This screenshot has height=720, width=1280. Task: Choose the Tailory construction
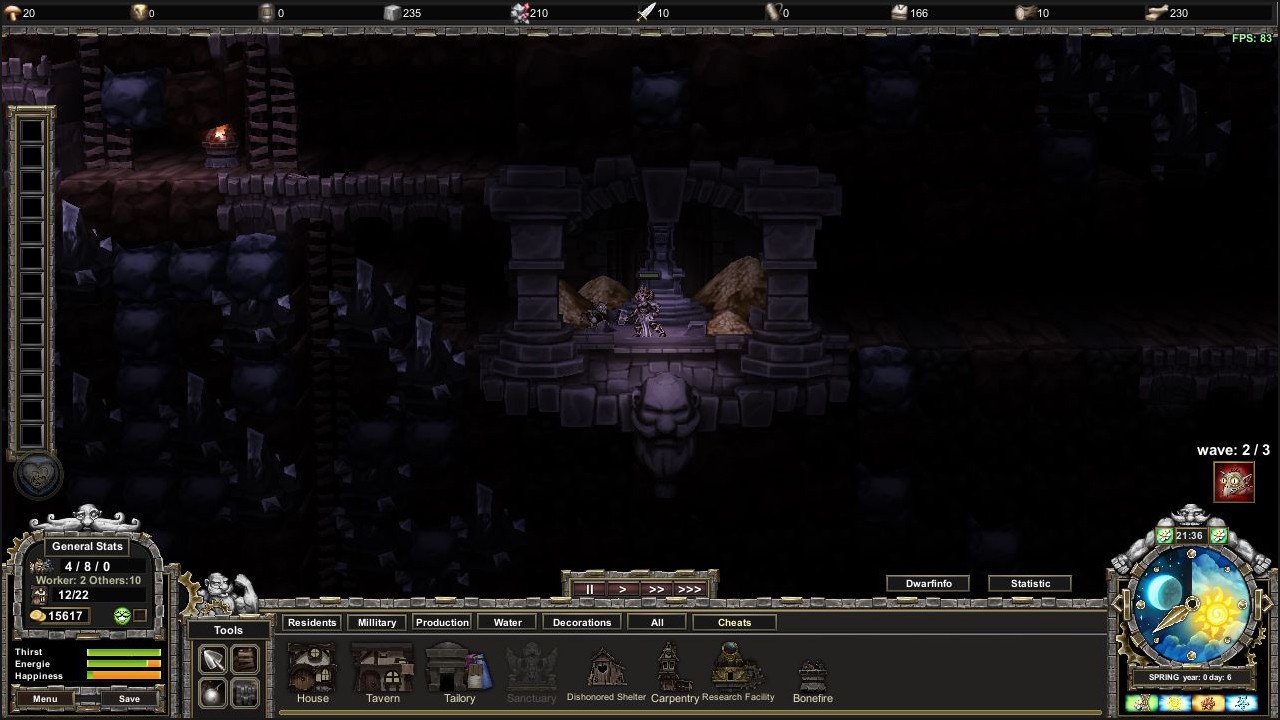pyautogui.click(x=458, y=668)
